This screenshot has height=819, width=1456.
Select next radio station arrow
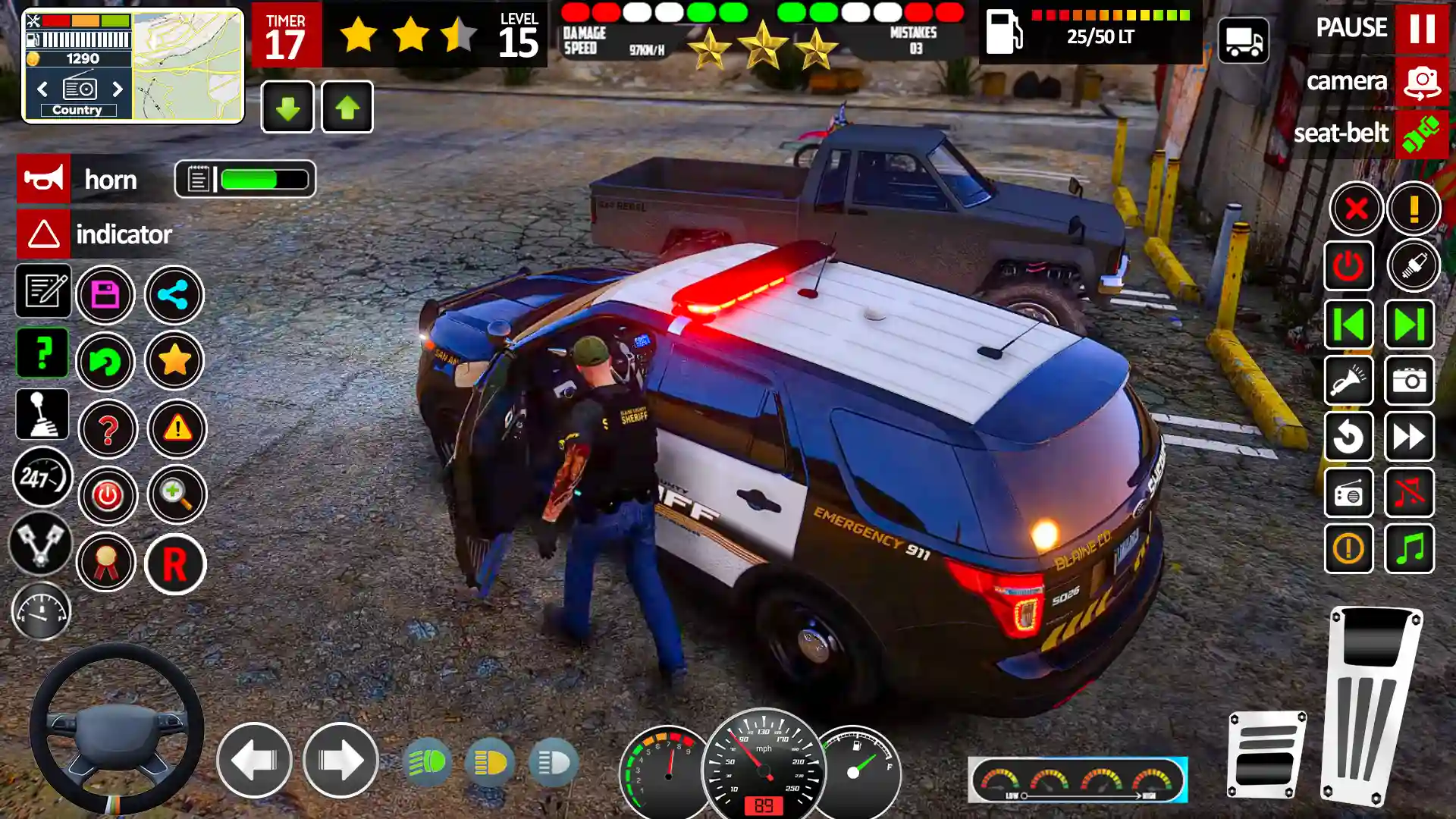118,89
